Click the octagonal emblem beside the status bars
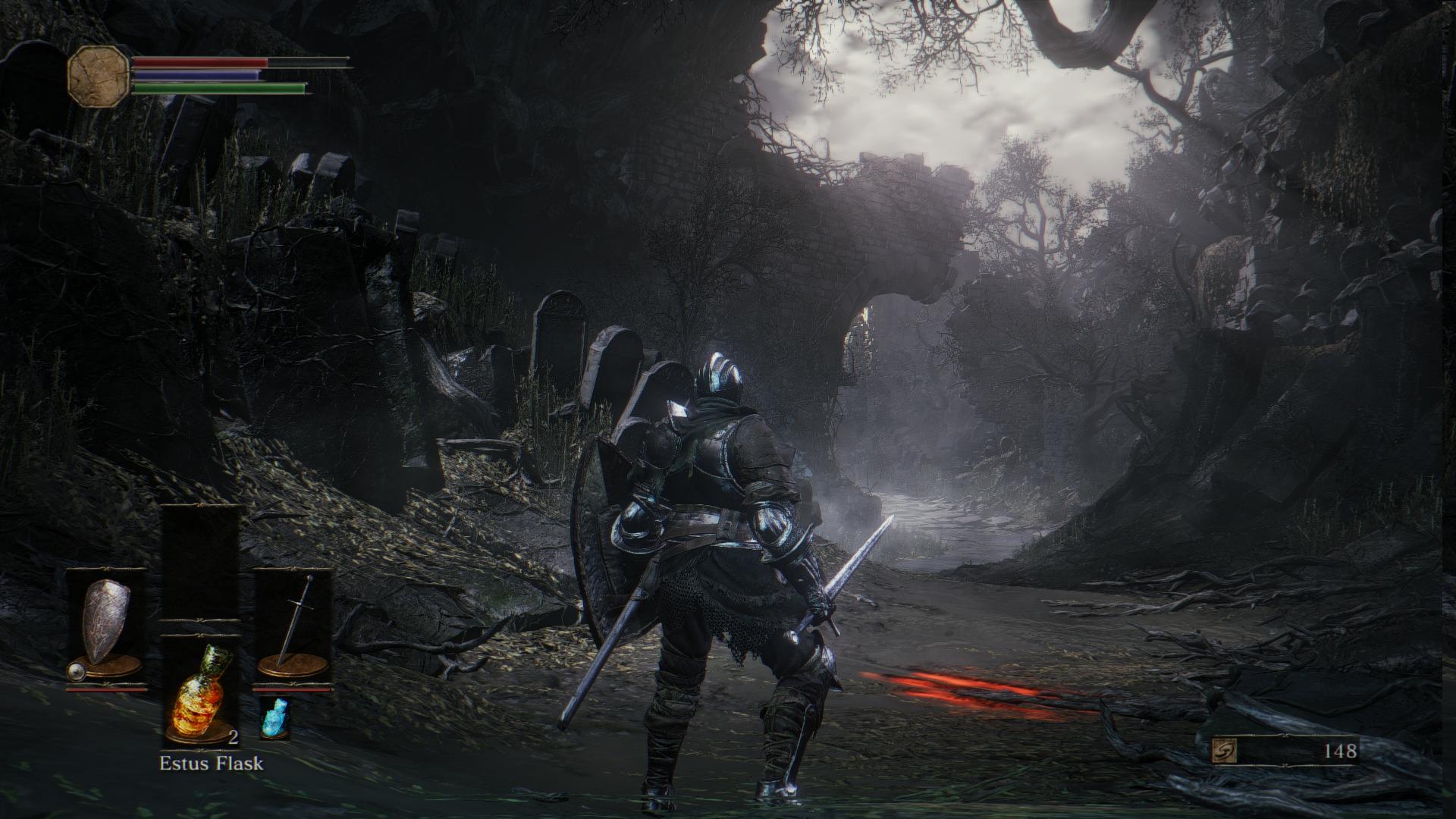This screenshot has height=819, width=1456. [98, 75]
